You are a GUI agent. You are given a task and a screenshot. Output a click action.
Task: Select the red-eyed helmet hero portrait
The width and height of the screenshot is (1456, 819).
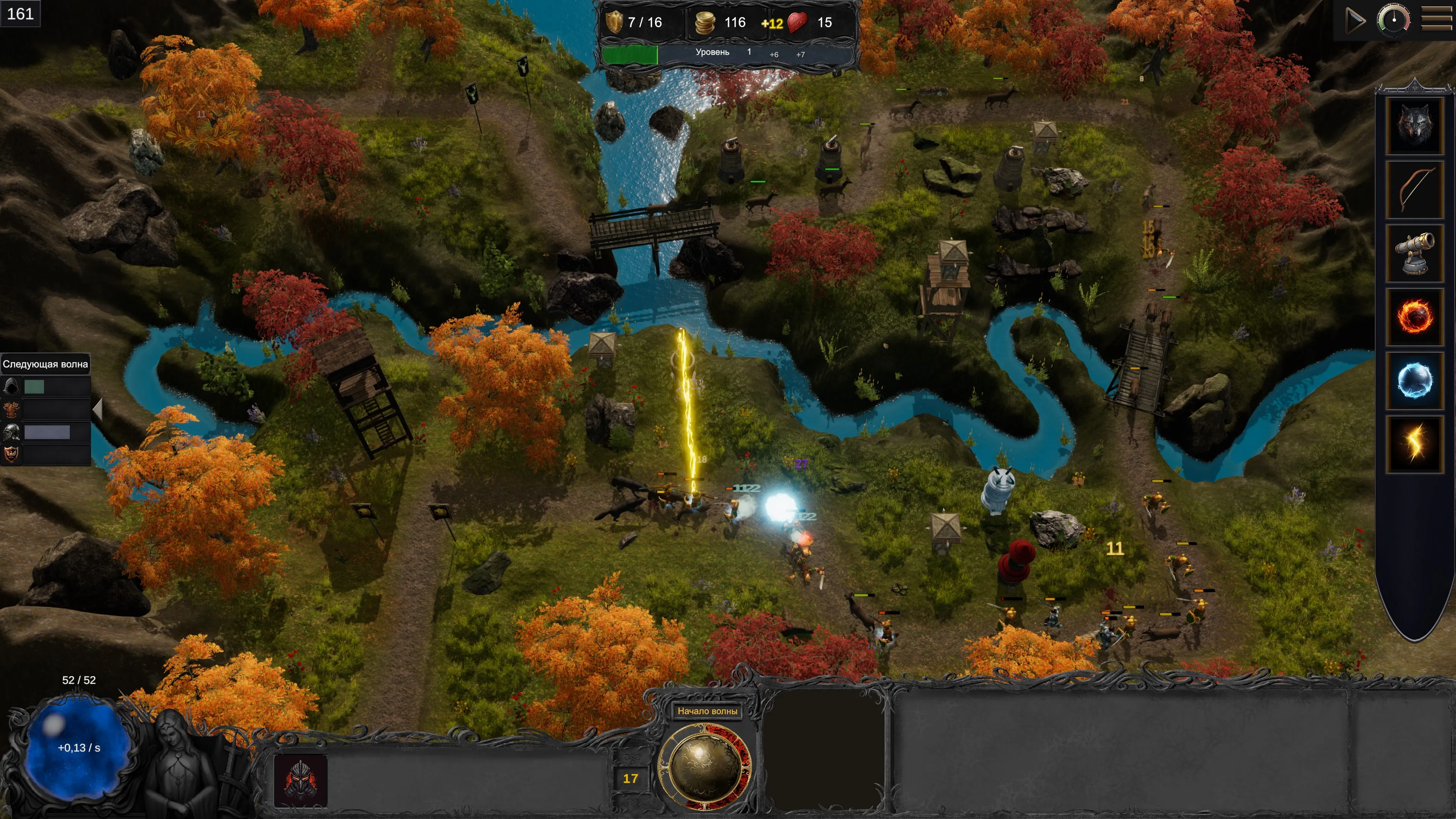pyautogui.click(x=300, y=781)
